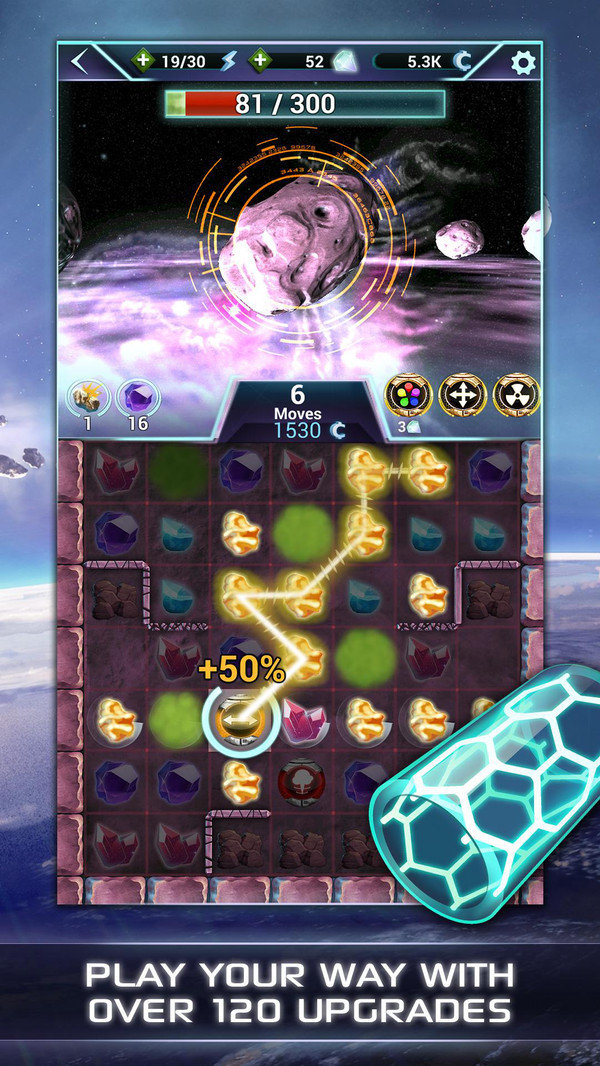Buy gems with the plus beside 52
Image resolution: width=600 pixels, height=1066 pixels.
(259, 61)
